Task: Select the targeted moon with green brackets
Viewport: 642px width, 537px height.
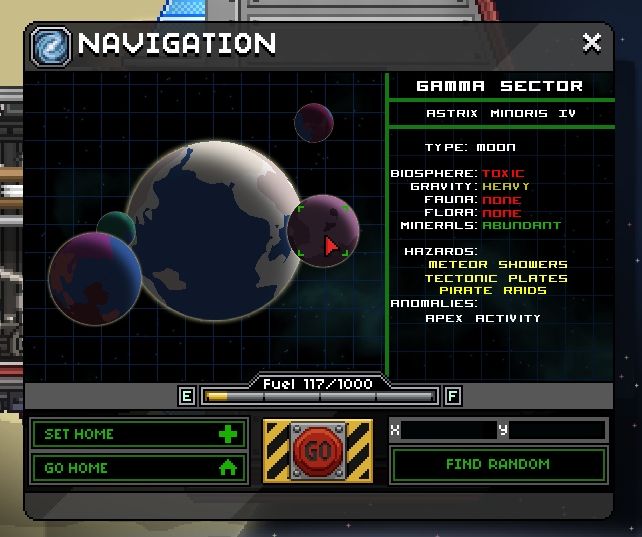Action: 323,231
